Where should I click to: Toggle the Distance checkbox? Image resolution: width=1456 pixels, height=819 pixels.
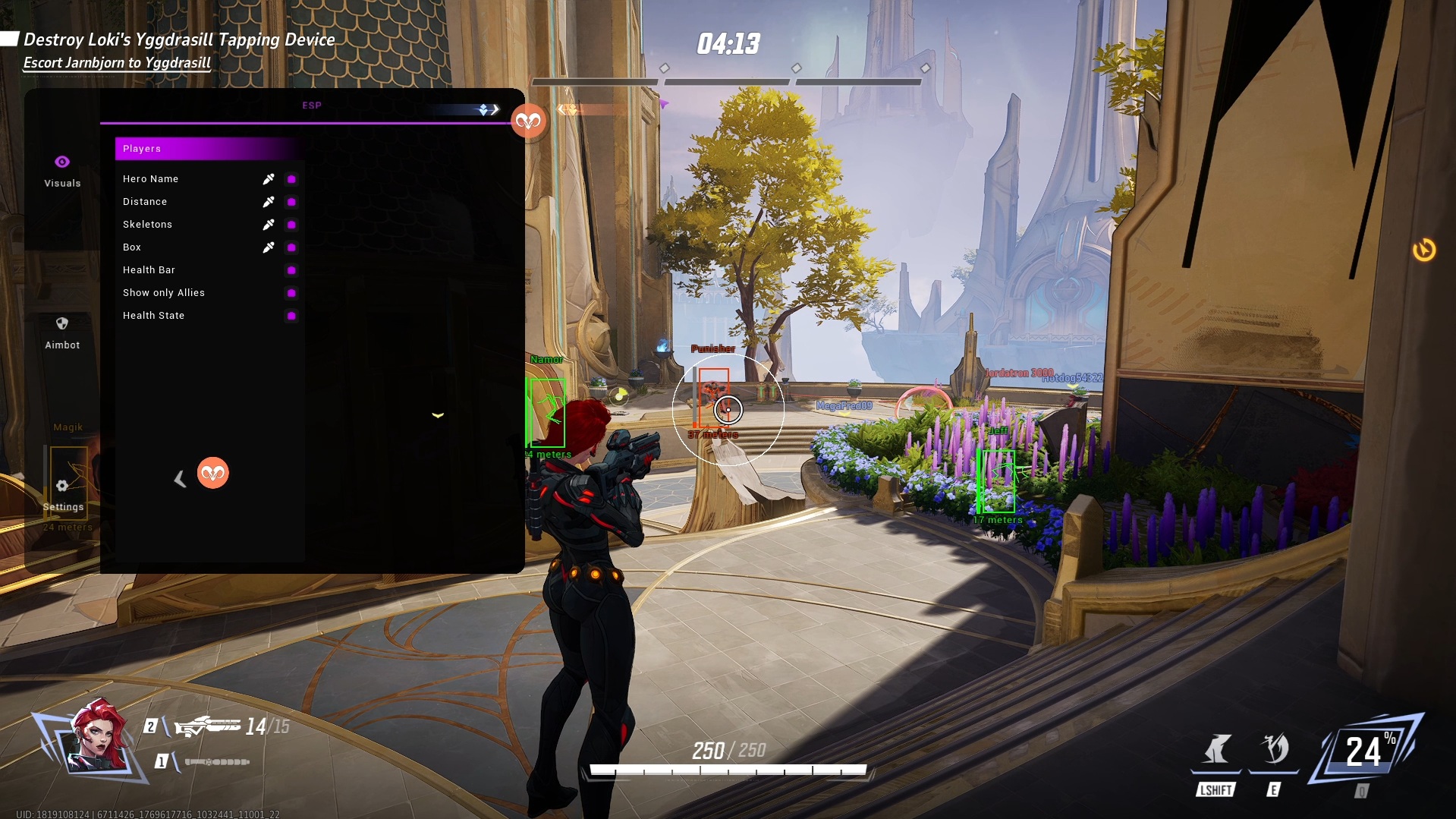(291, 202)
